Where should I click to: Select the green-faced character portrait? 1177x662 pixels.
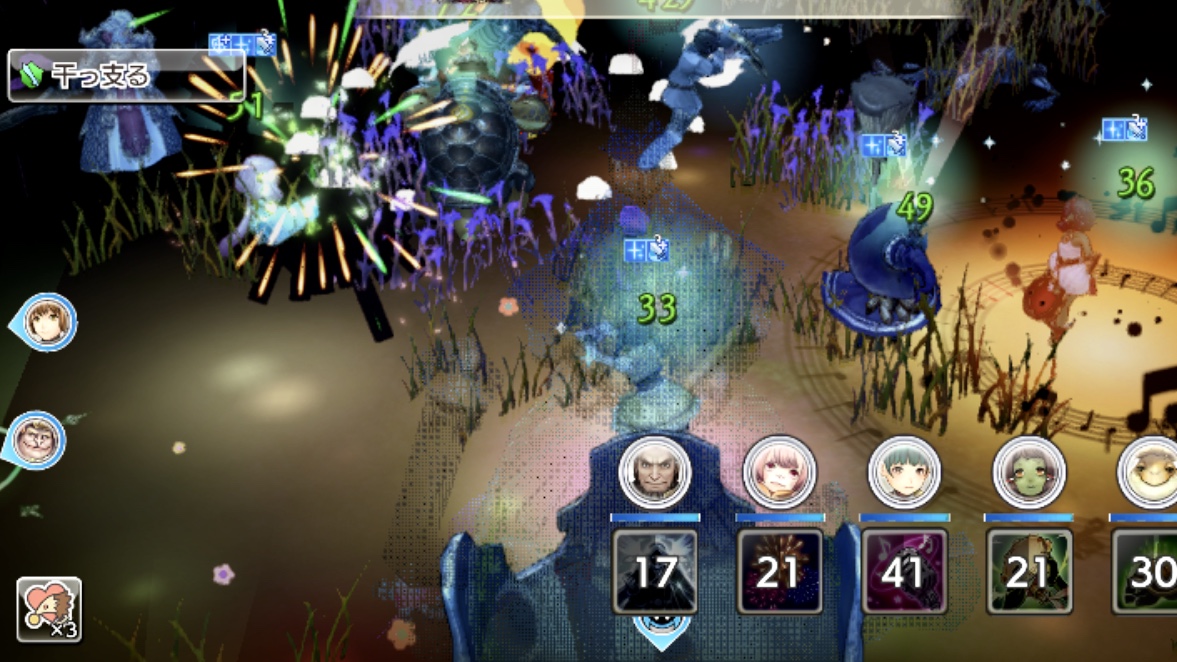1029,471
